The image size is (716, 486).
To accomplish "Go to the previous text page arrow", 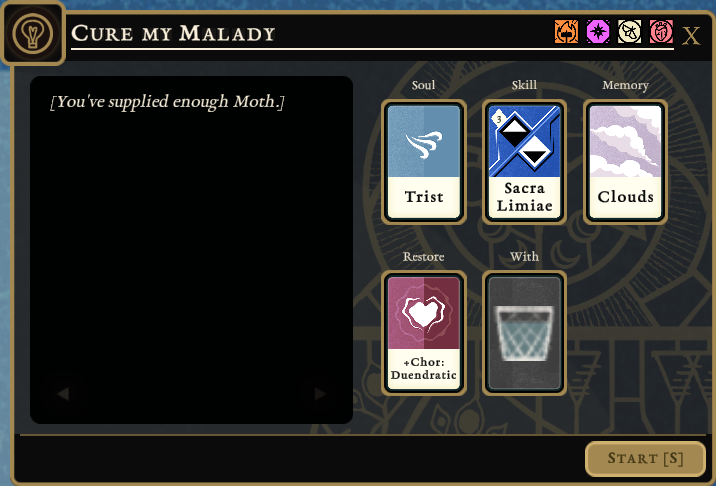I will click(x=63, y=395).
